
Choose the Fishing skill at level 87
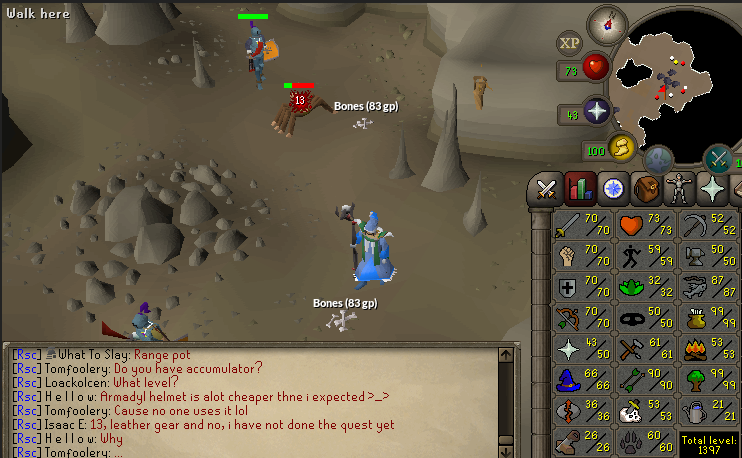(711, 287)
